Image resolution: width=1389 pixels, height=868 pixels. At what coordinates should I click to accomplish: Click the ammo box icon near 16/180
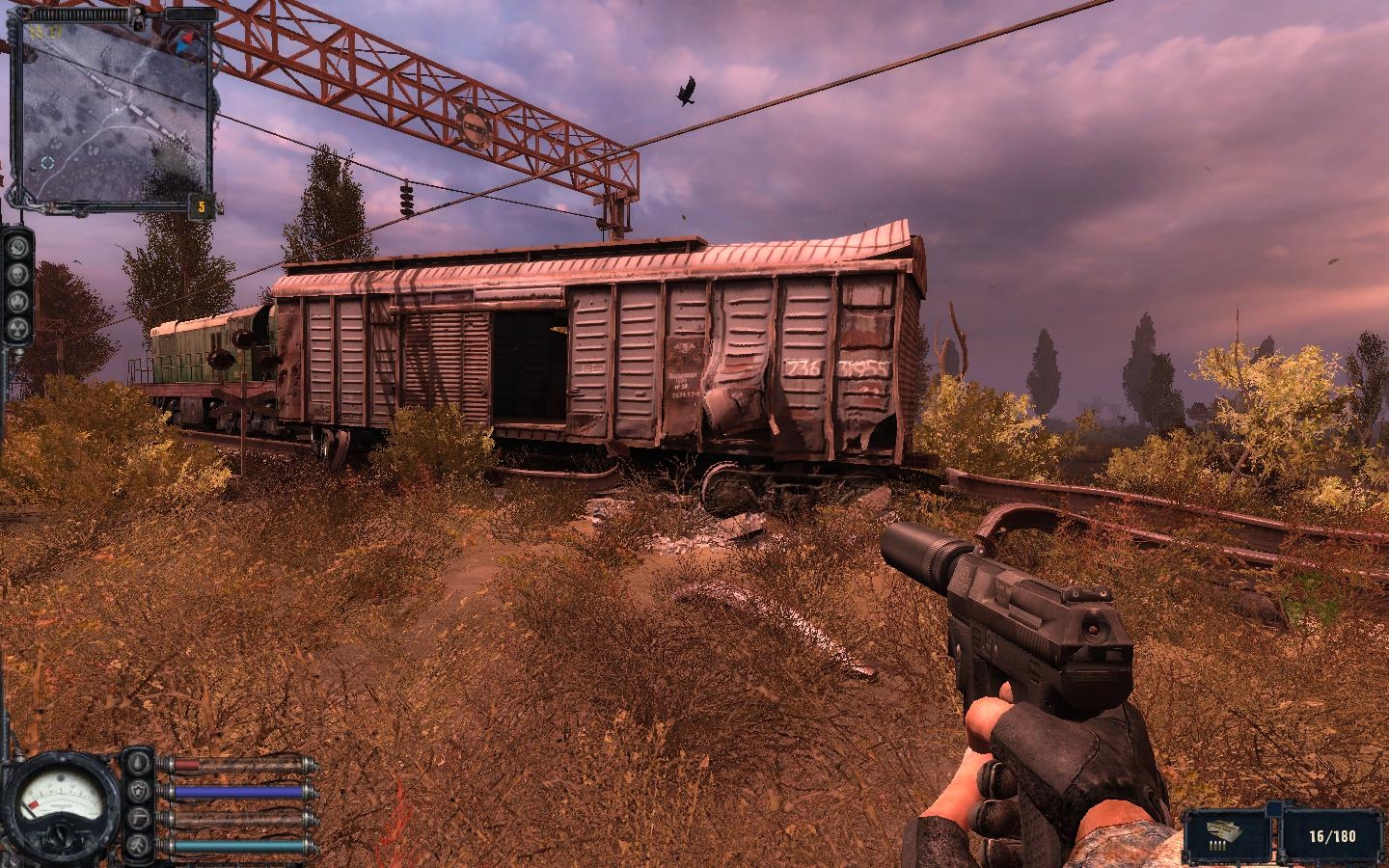pos(1221,832)
